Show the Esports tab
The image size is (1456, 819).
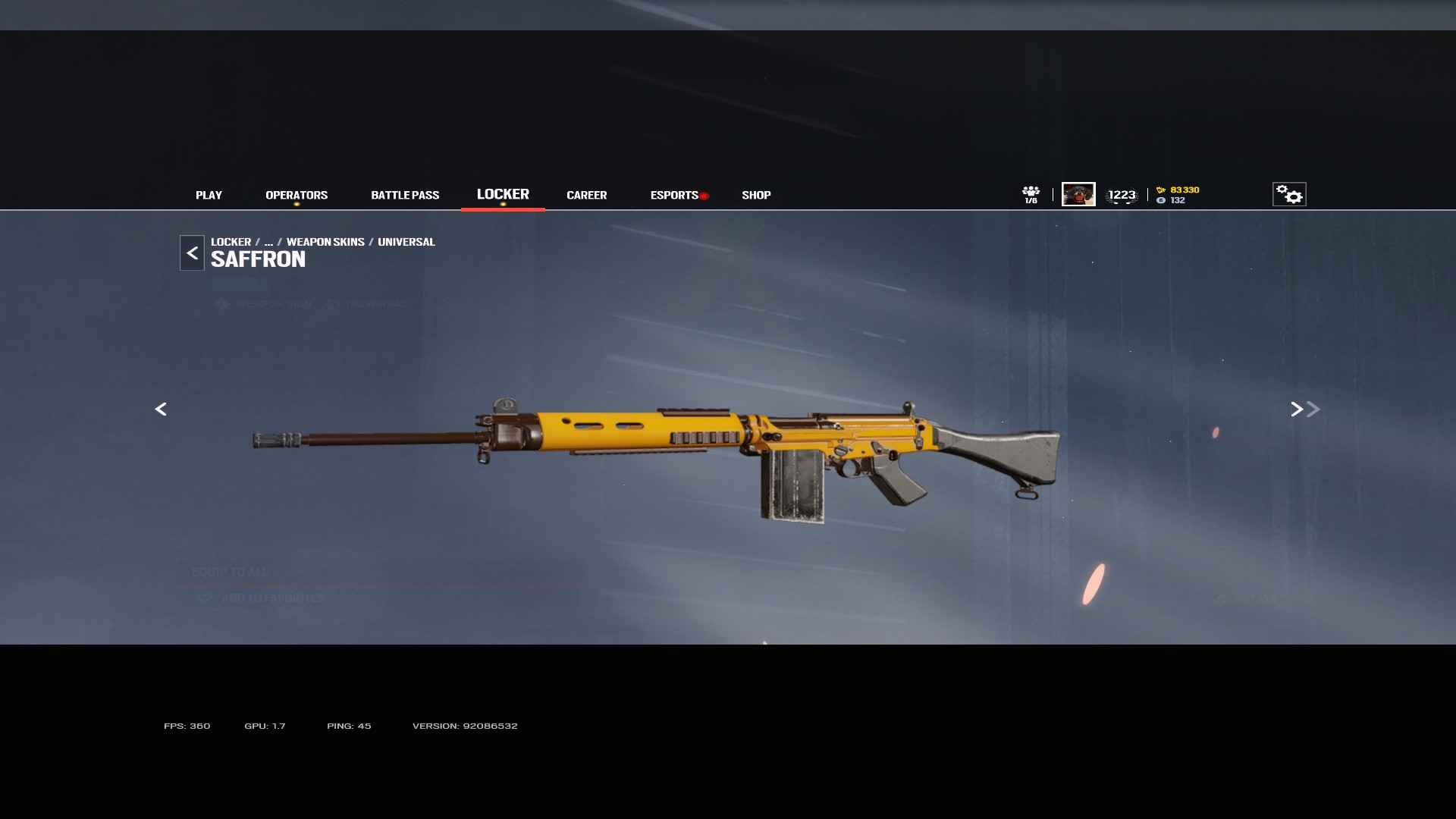tap(674, 195)
